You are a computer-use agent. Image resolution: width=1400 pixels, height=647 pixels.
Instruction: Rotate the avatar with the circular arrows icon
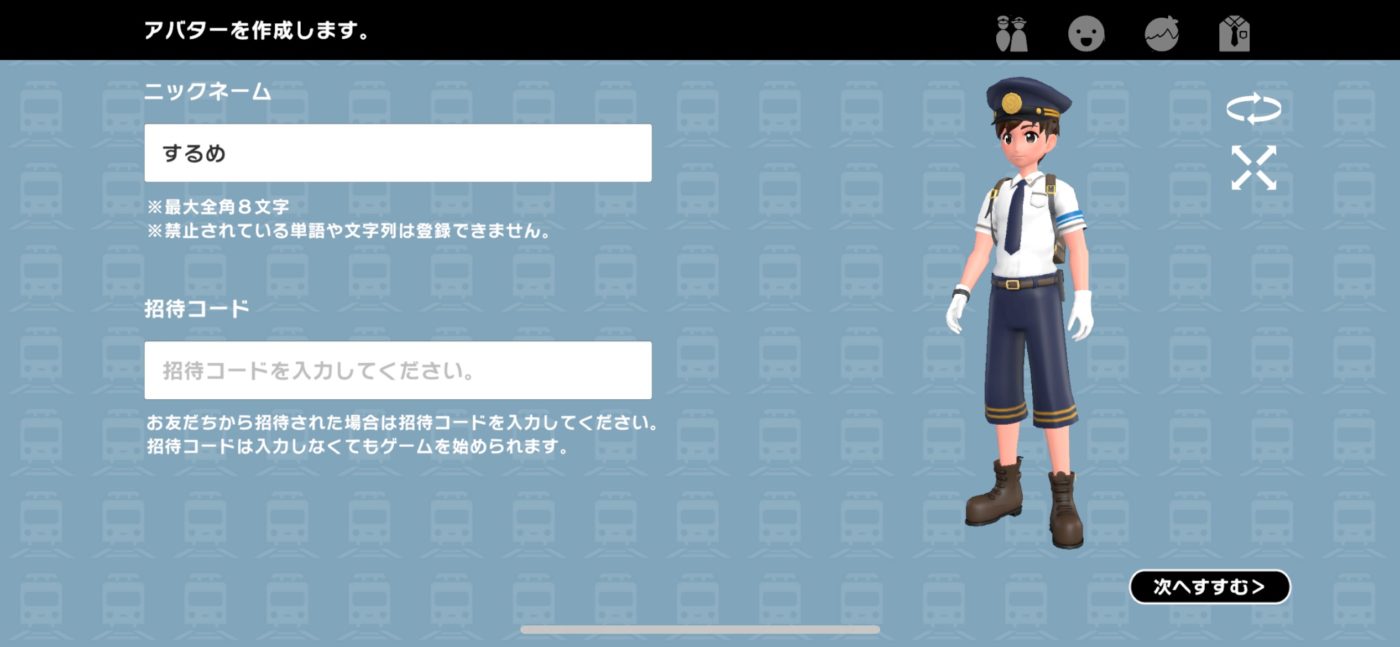point(1254,109)
